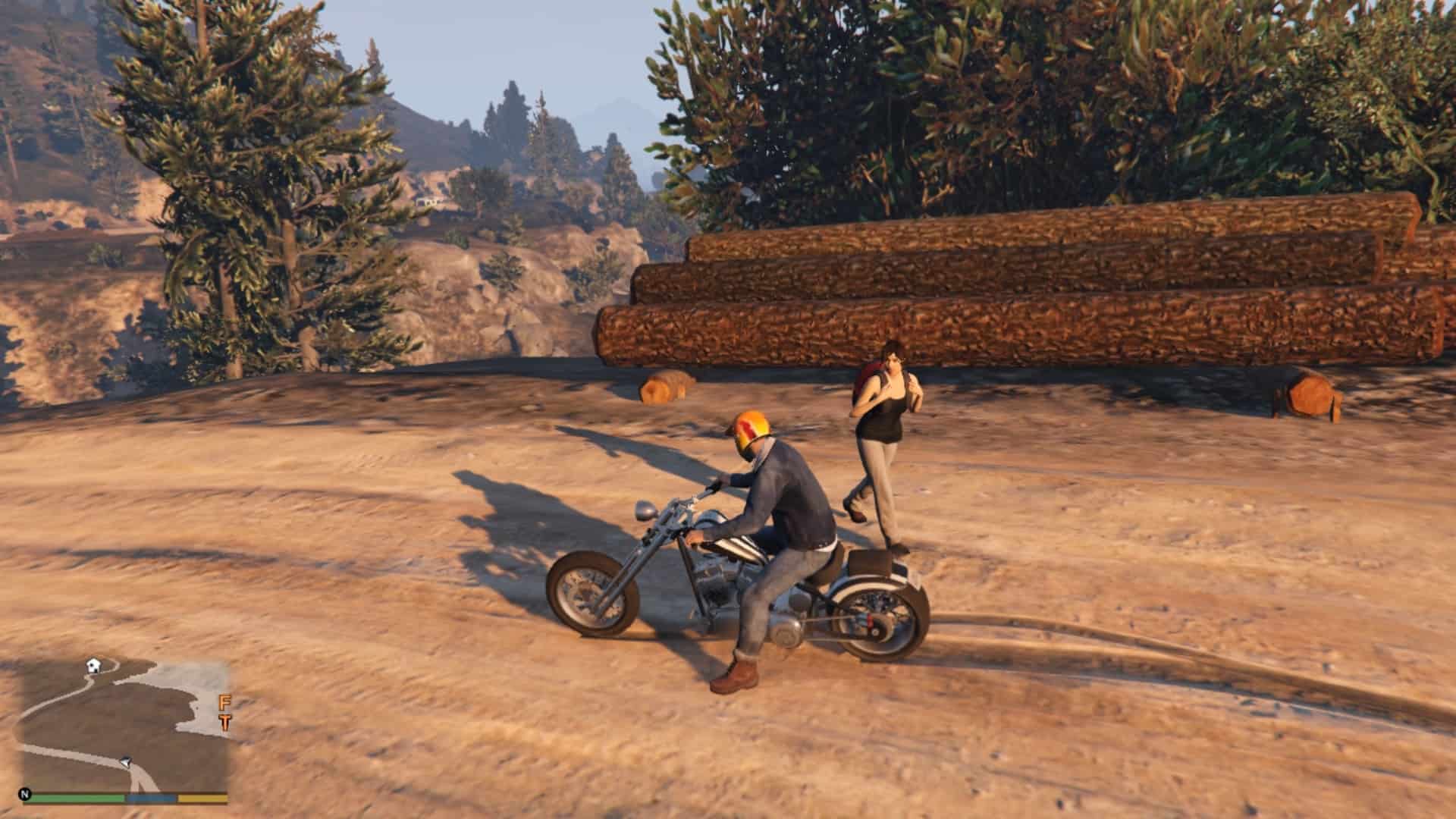Click the orange T mission letter on the minimap

coord(224,723)
